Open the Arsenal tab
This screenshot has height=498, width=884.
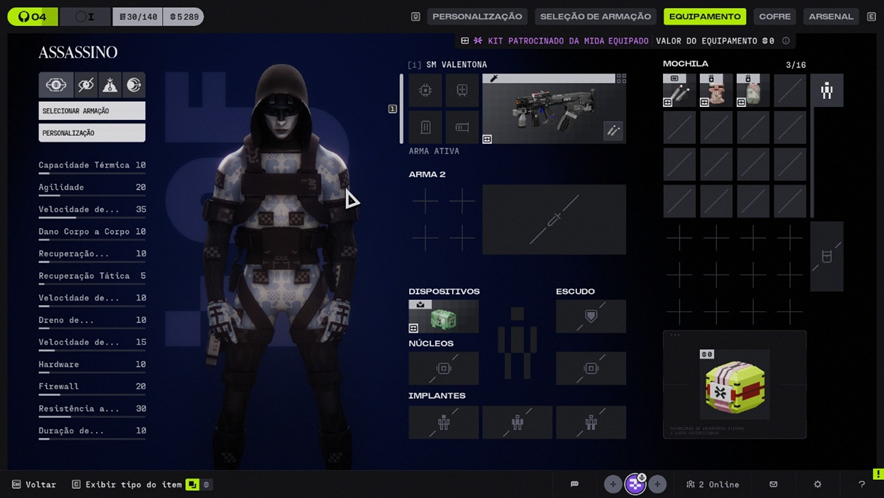[x=831, y=17]
